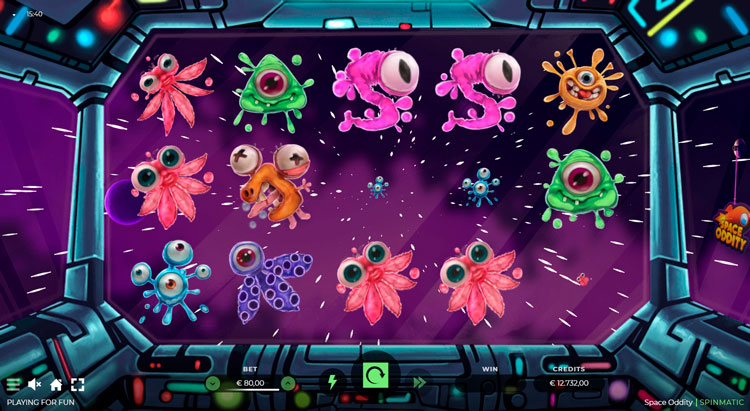Viewport: 750px width, 411px height.
Task: Start autoplay with the double arrow button
Action: pyautogui.click(x=419, y=381)
